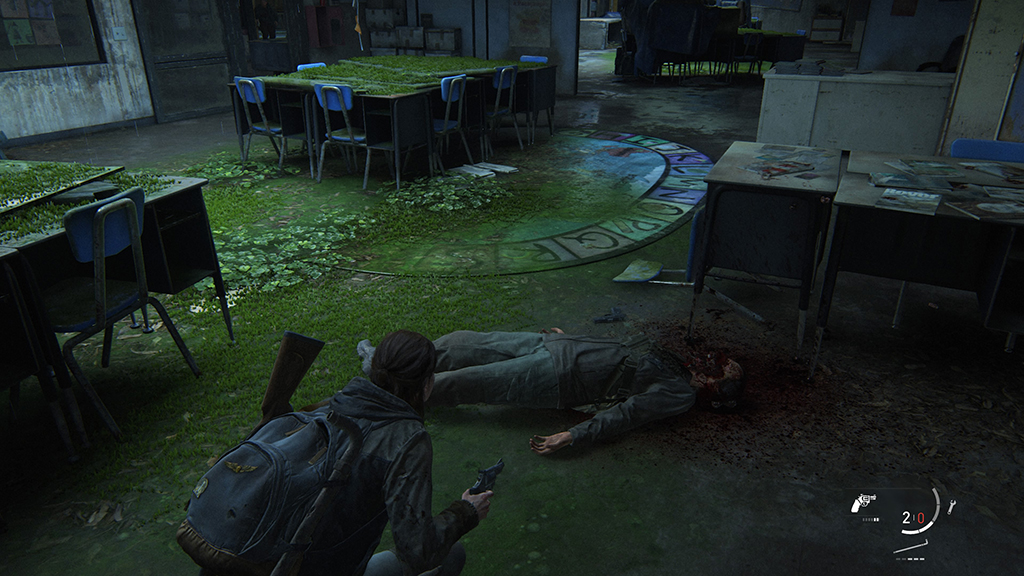Click the wrench crafting icon

click(x=951, y=507)
